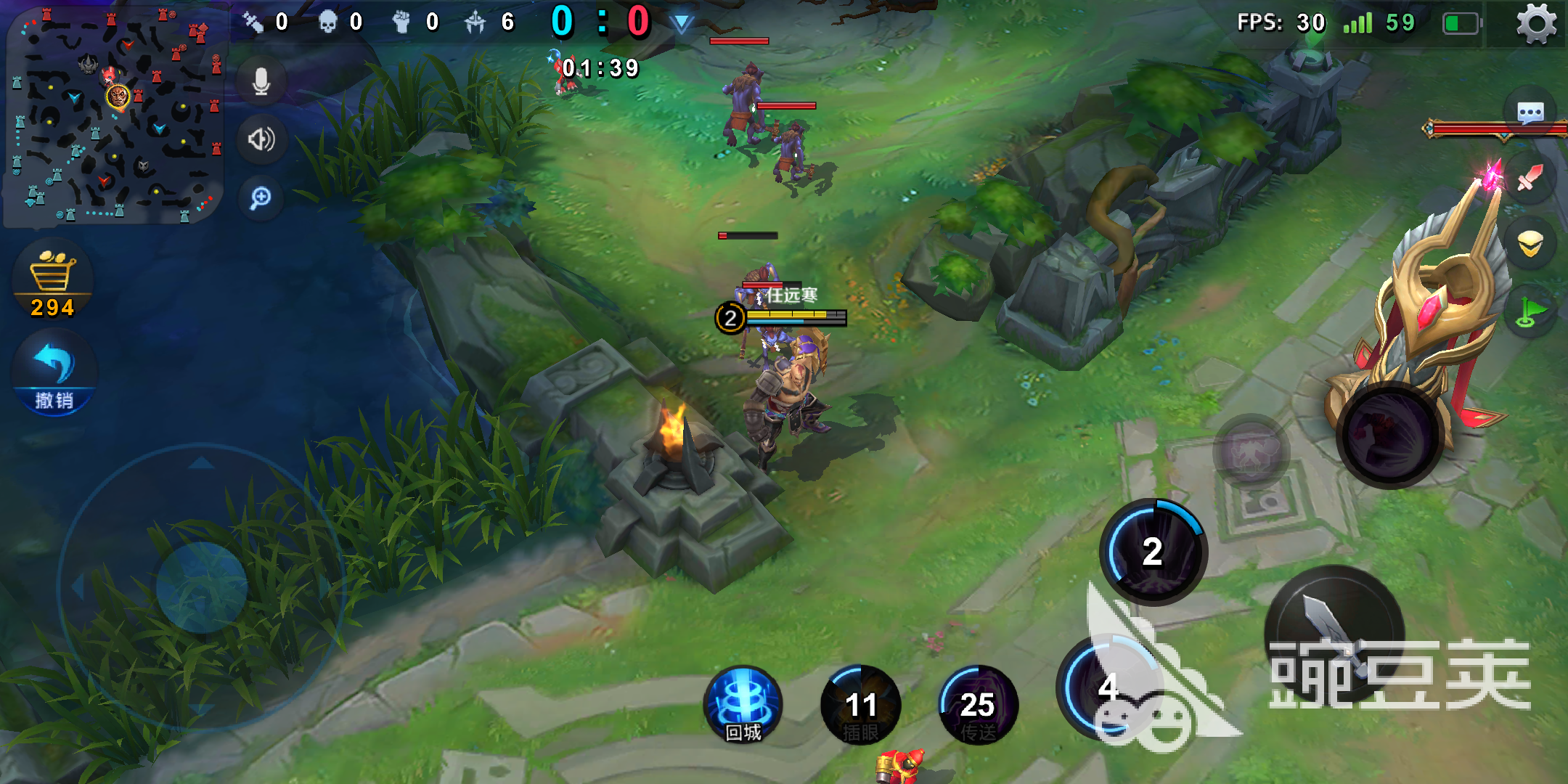Perform a basic sword attack

pos(1334,633)
